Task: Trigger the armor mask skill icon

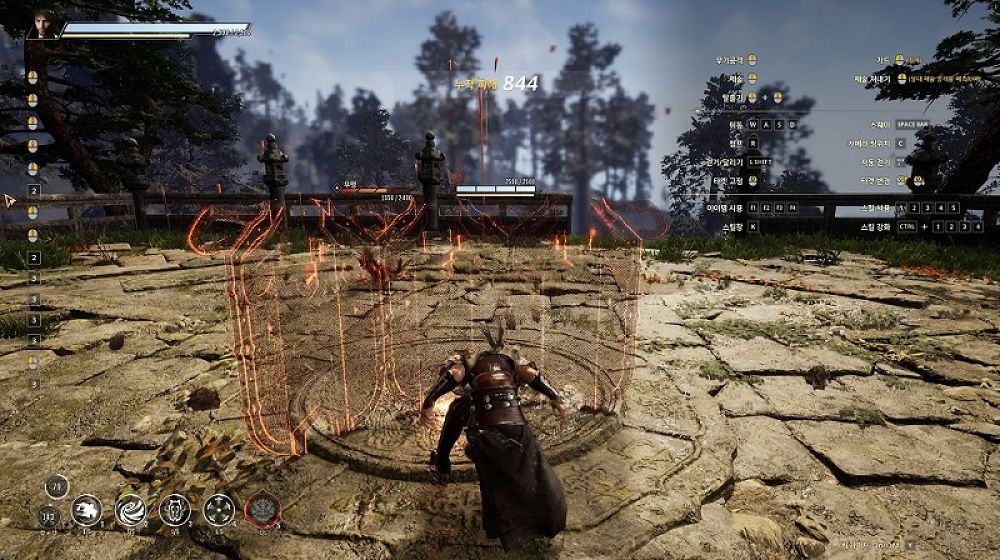Action: (x=174, y=510)
